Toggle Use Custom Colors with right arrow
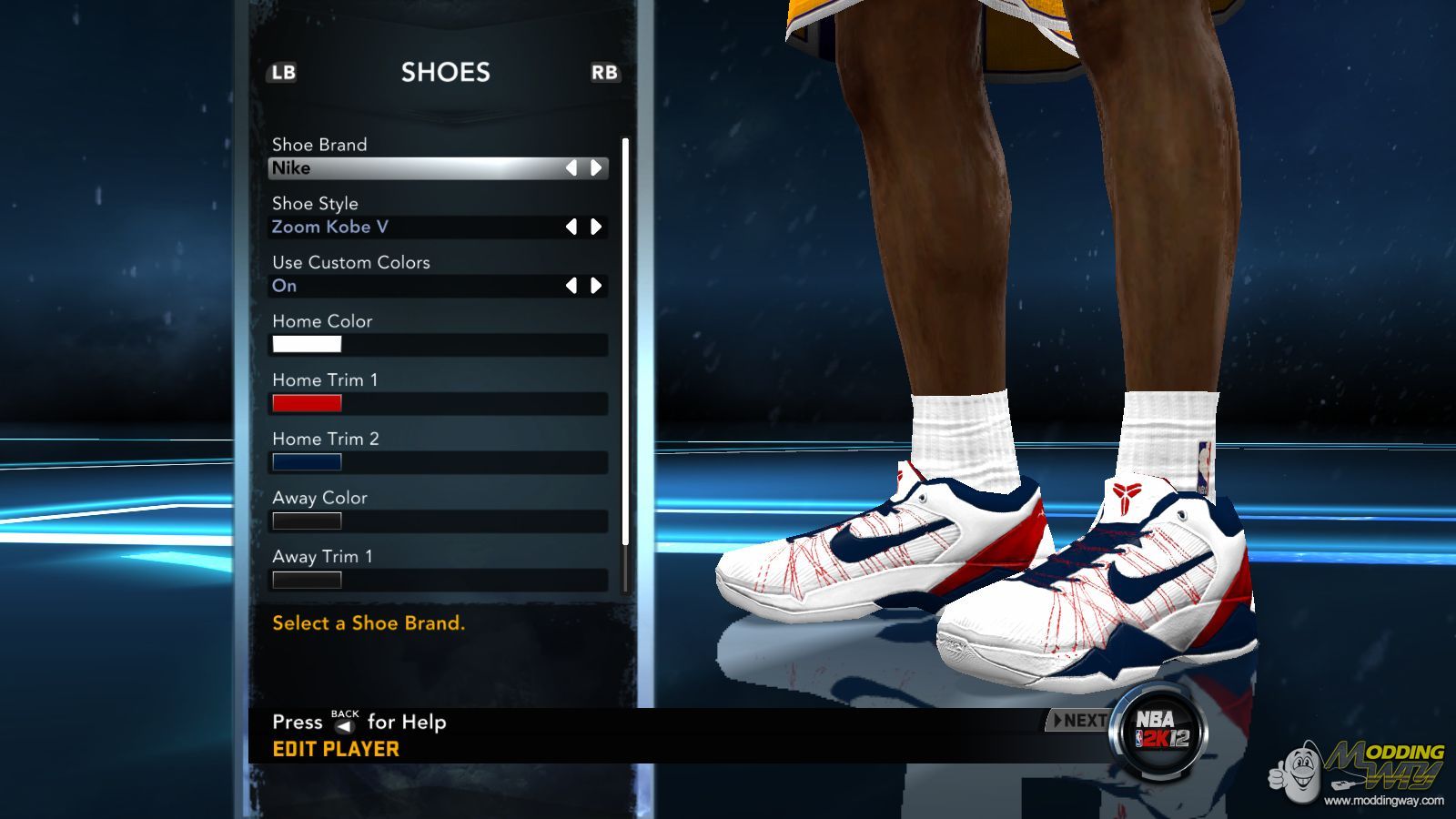1456x819 pixels. point(596,286)
